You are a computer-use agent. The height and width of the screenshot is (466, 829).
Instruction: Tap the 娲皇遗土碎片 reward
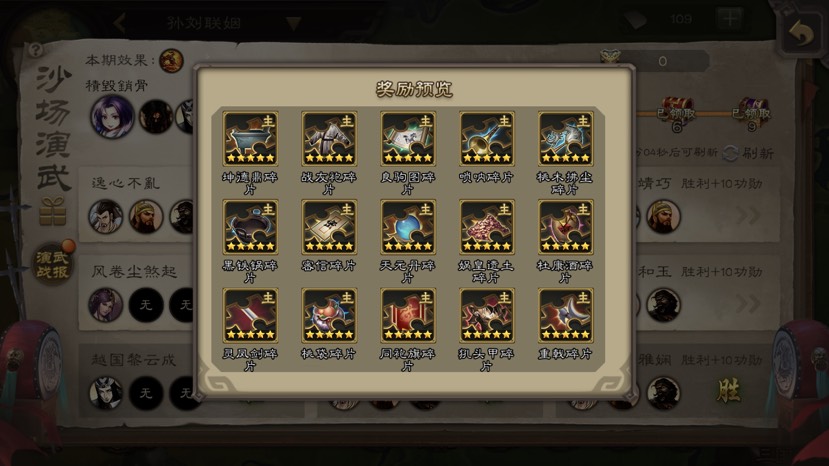[x=487, y=227]
